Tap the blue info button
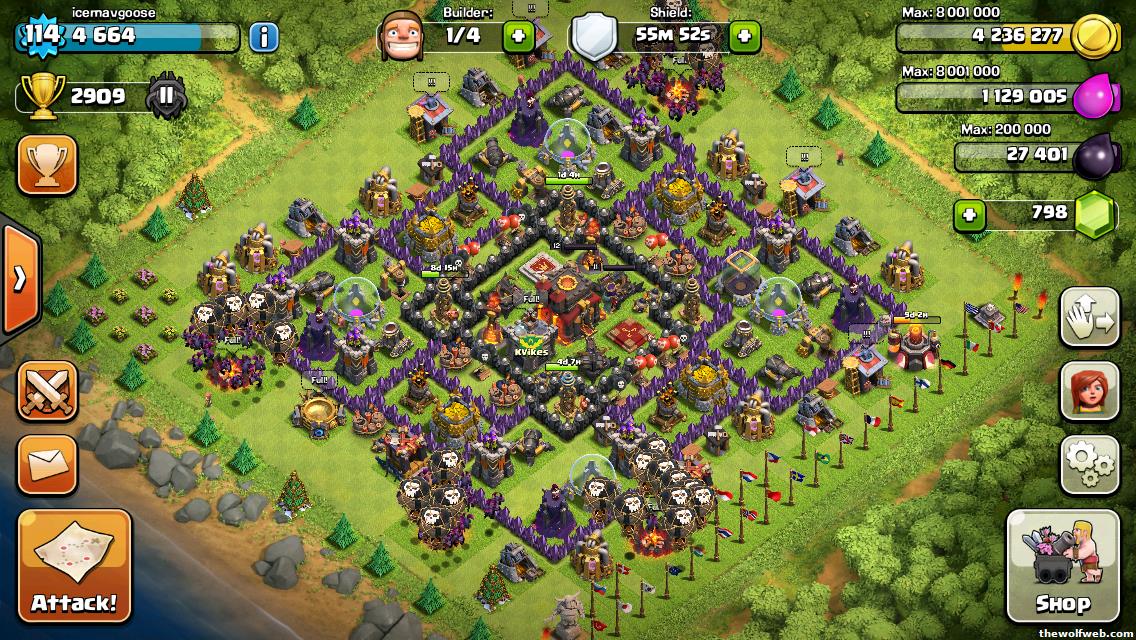1136x640 pixels. pyautogui.click(x=263, y=38)
